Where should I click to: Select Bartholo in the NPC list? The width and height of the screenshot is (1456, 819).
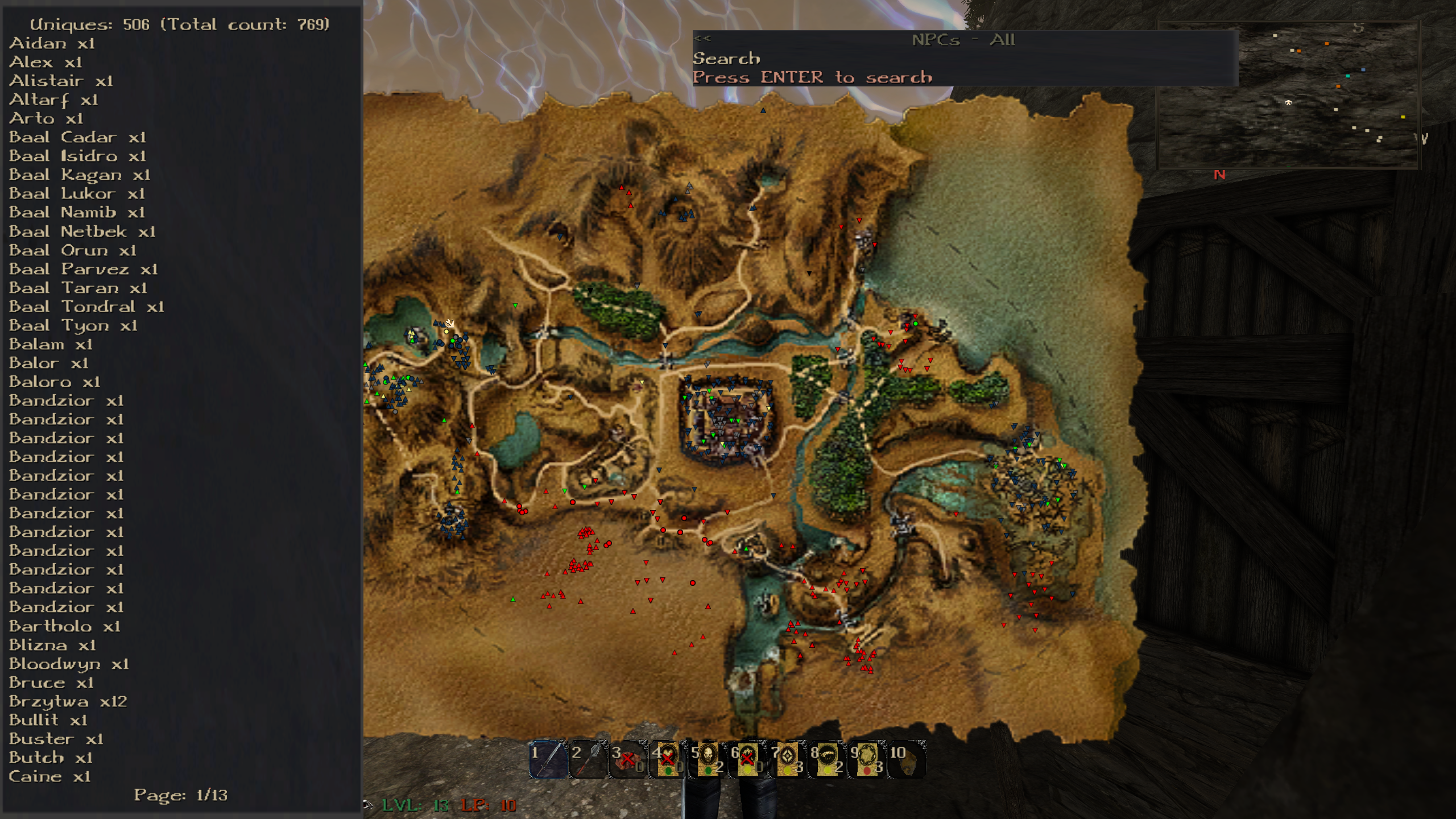point(64,626)
